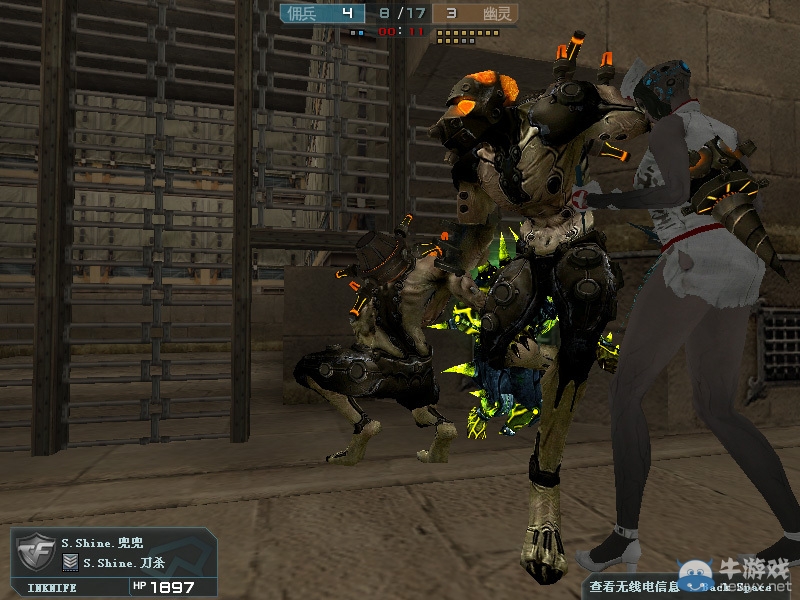Select player name S.Shine.兜兜
The image size is (800, 600).
pyautogui.click(x=102, y=543)
